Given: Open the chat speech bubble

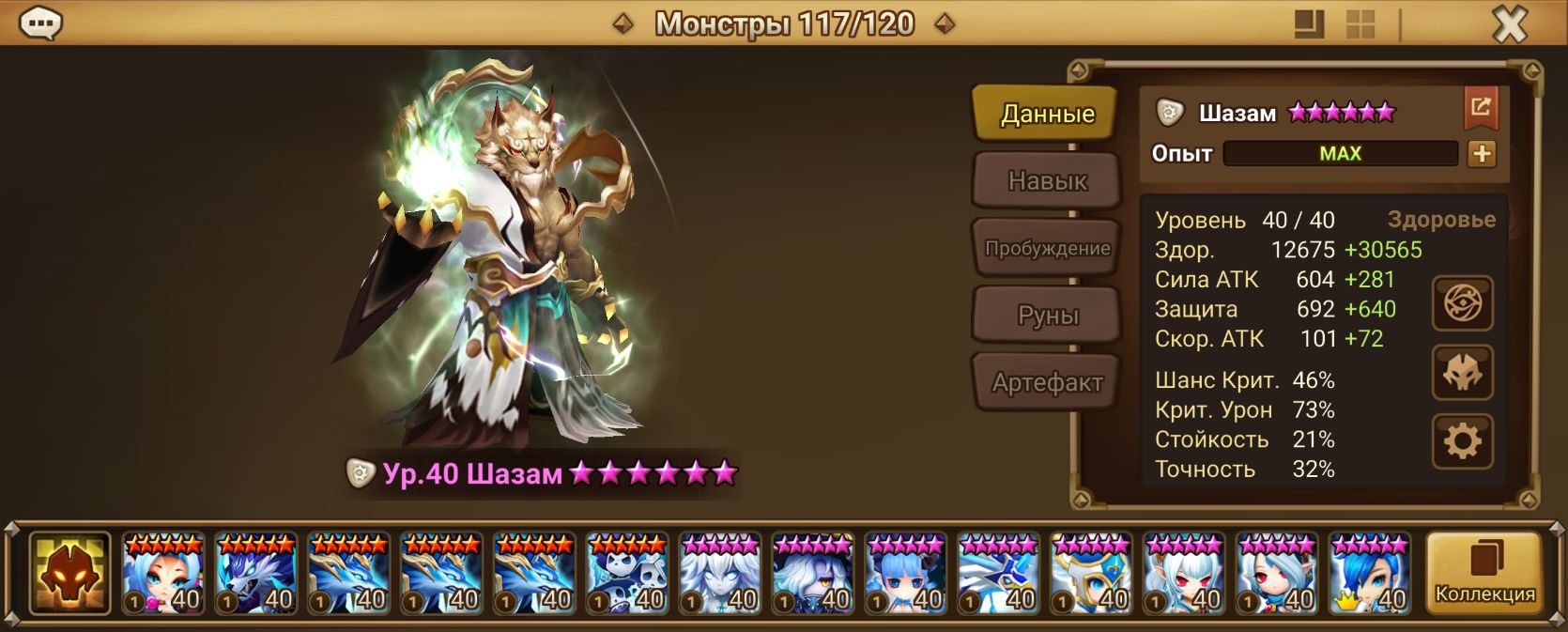Looking at the screenshot, I should (41, 23).
